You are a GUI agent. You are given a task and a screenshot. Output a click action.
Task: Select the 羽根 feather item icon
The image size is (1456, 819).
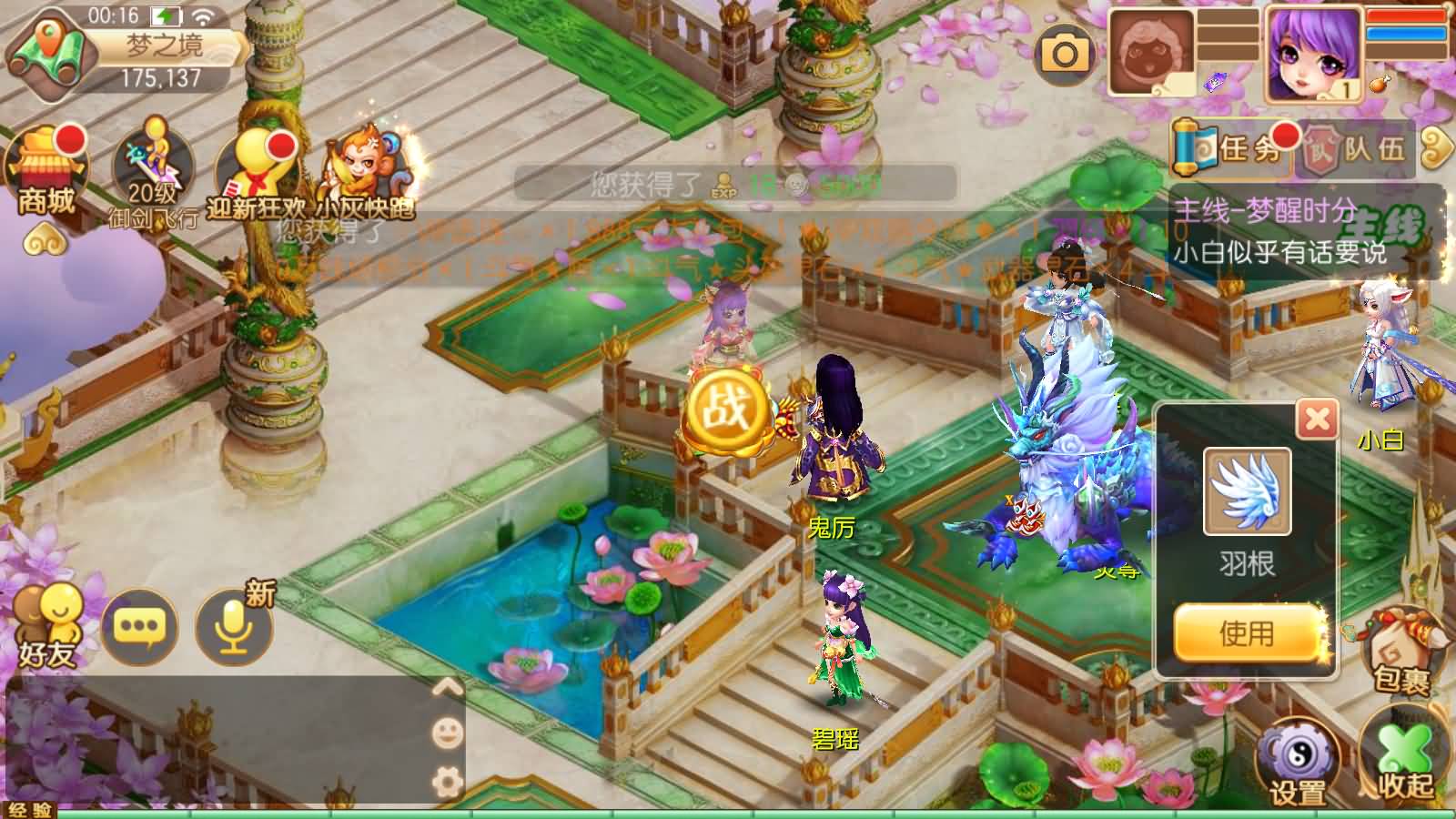[x=1247, y=491]
